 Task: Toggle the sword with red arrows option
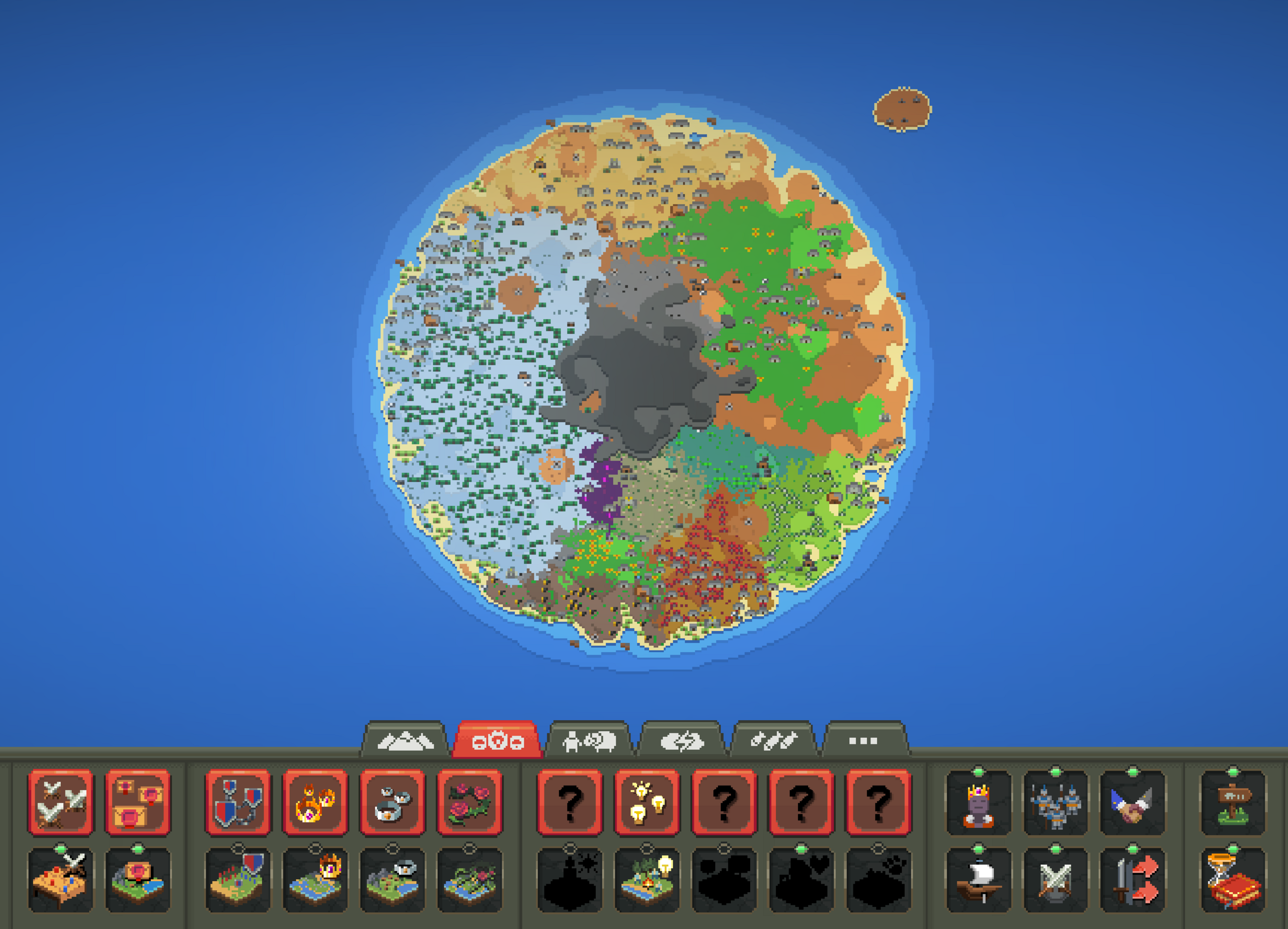click(x=1133, y=880)
